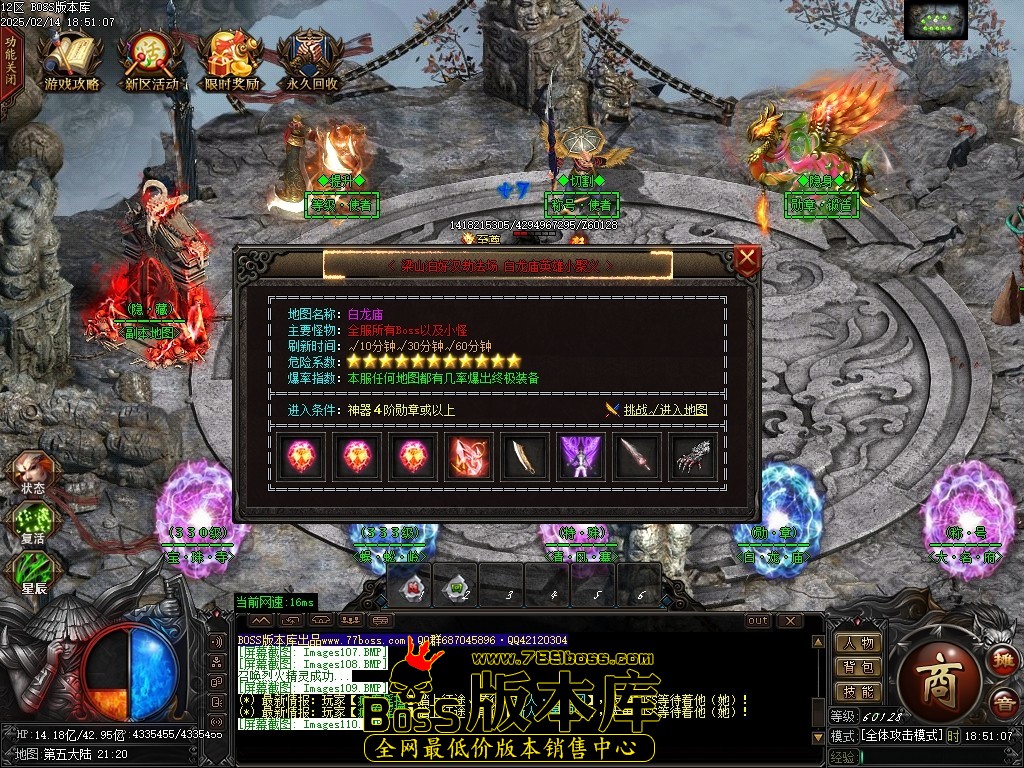The image size is (1024, 768).
Task: Open the 技能 skills panel
Action: (x=858, y=692)
